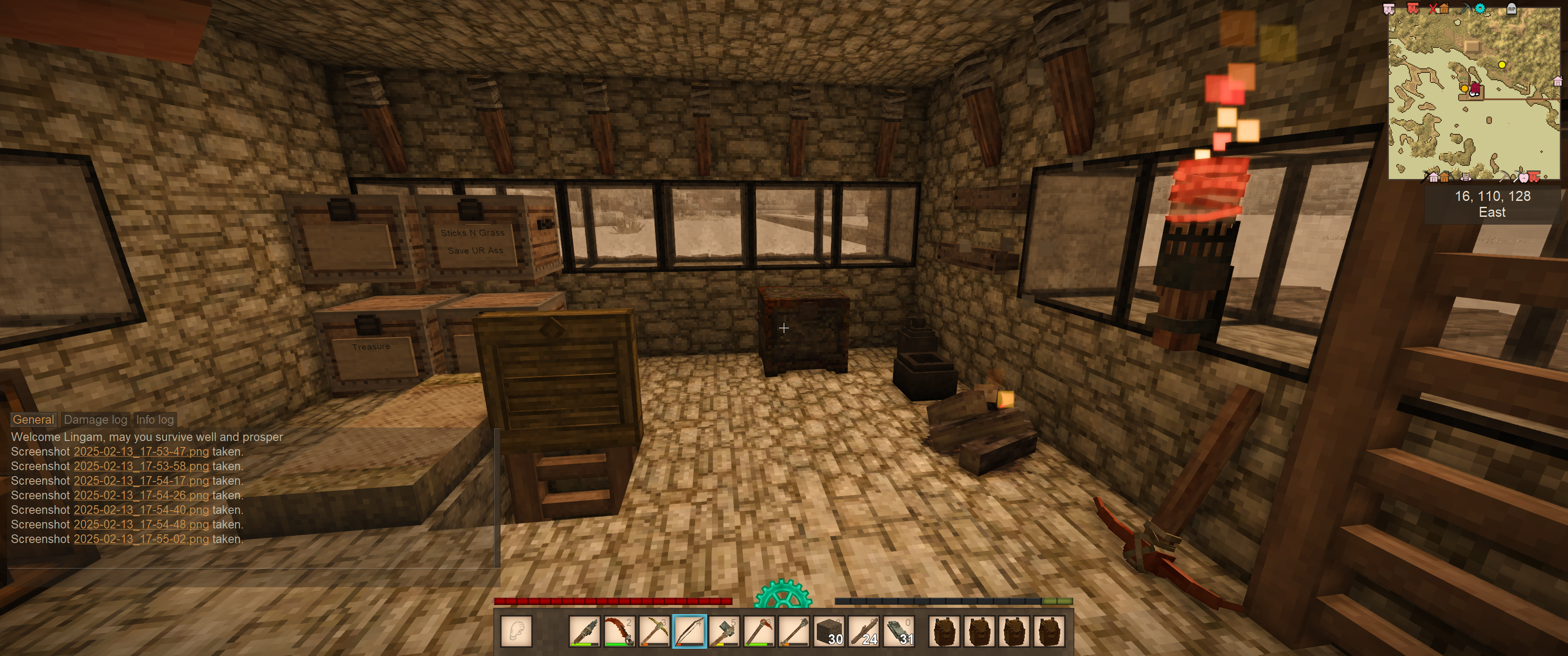The width and height of the screenshot is (1568, 656).
Task: Show the Info log tab
Action: point(155,419)
